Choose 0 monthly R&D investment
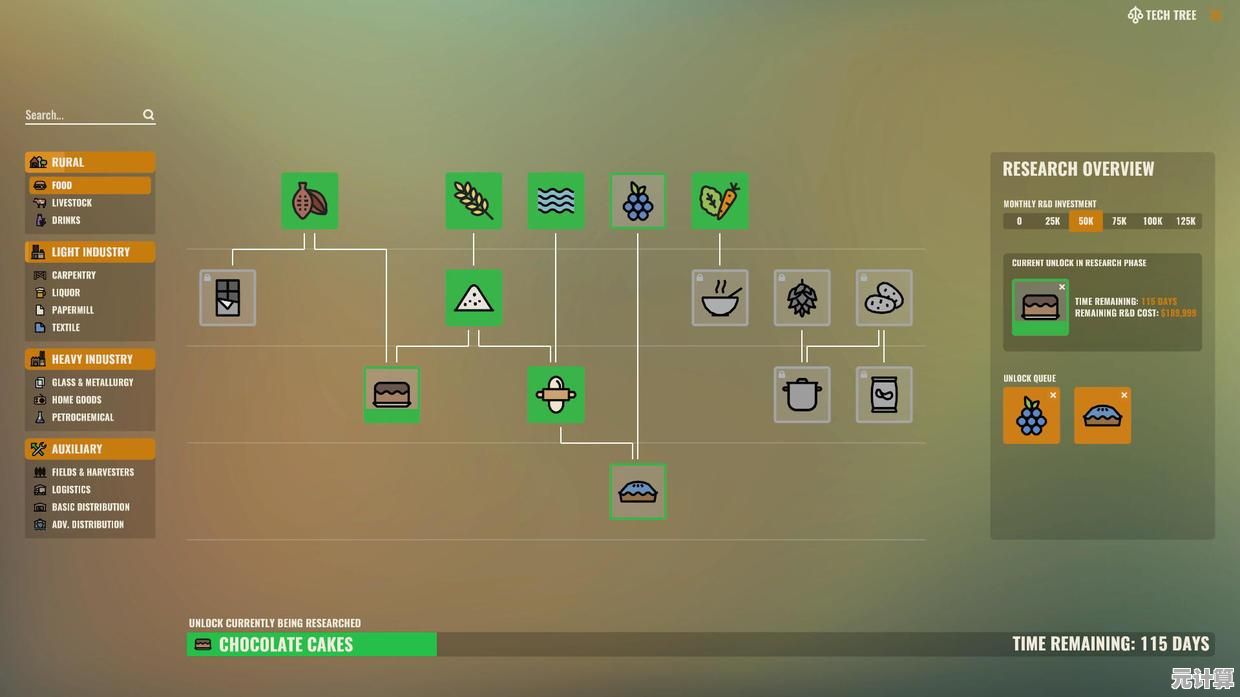Screen dimensions: 1240x697 coord(1019,221)
